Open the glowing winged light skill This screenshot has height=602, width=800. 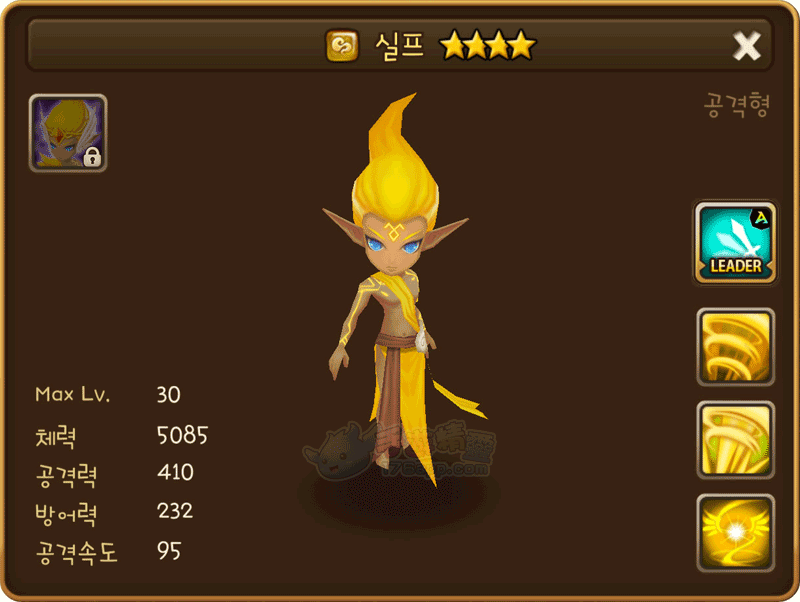735,532
